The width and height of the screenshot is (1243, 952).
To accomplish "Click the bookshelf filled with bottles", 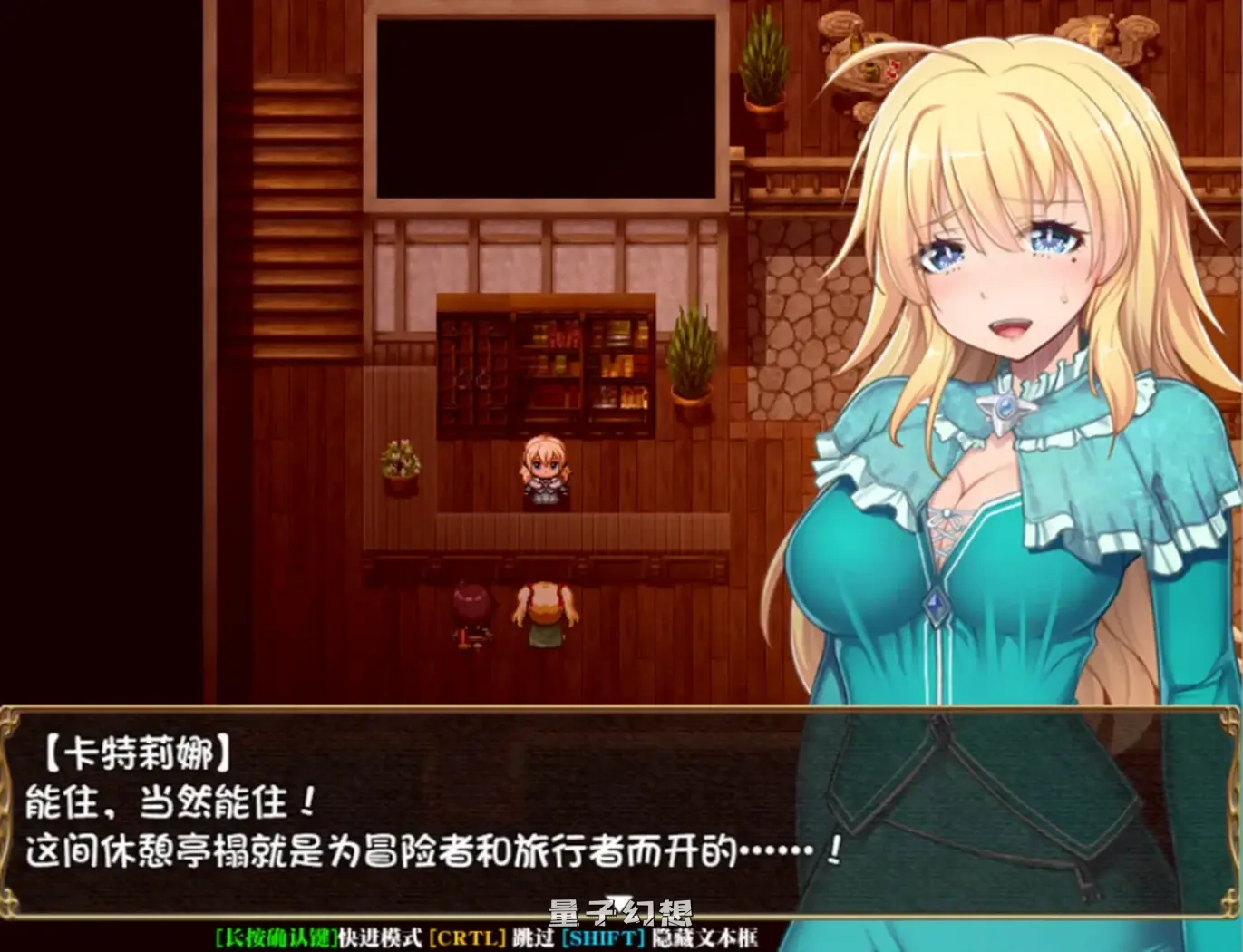I will pyautogui.click(x=544, y=363).
